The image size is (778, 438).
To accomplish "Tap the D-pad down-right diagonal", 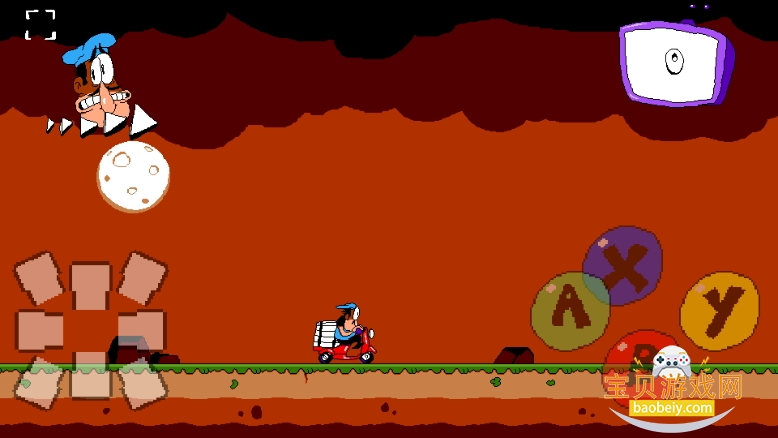I will pyautogui.click(x=142, y=382).
